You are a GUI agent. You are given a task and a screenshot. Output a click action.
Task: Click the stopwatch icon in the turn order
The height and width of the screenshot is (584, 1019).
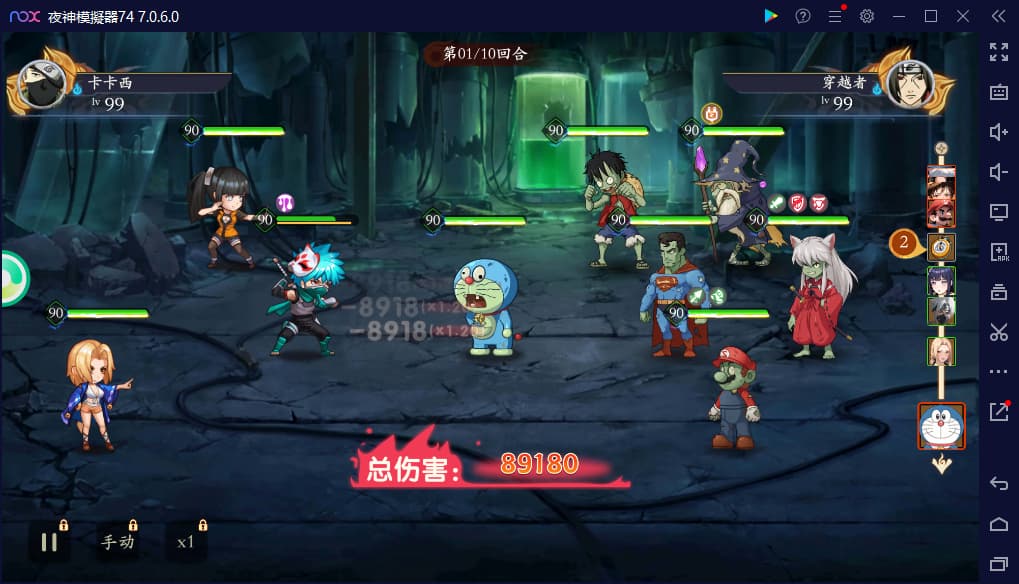coord(941,246)
